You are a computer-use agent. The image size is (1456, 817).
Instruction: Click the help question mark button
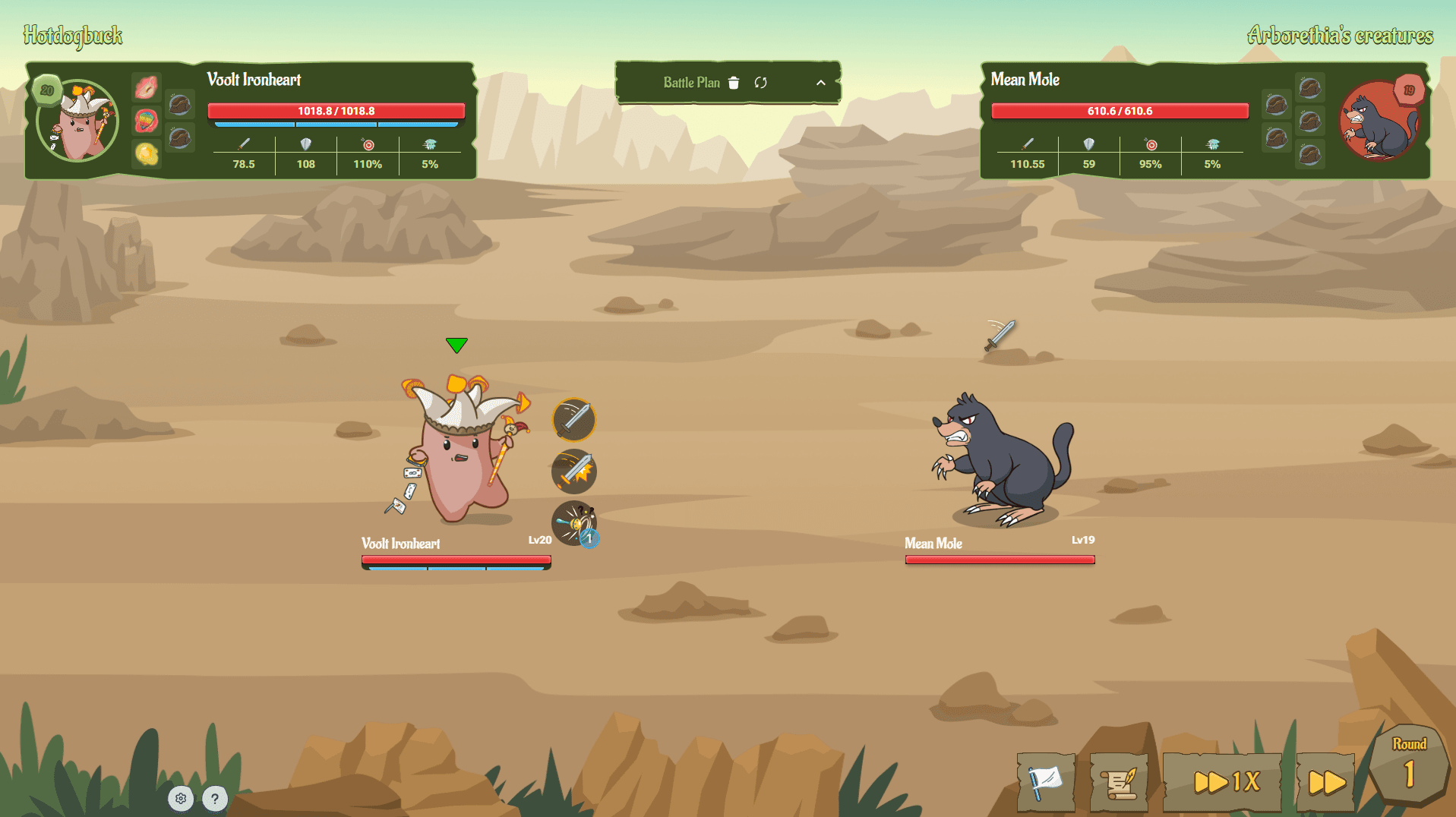[215, 798]
